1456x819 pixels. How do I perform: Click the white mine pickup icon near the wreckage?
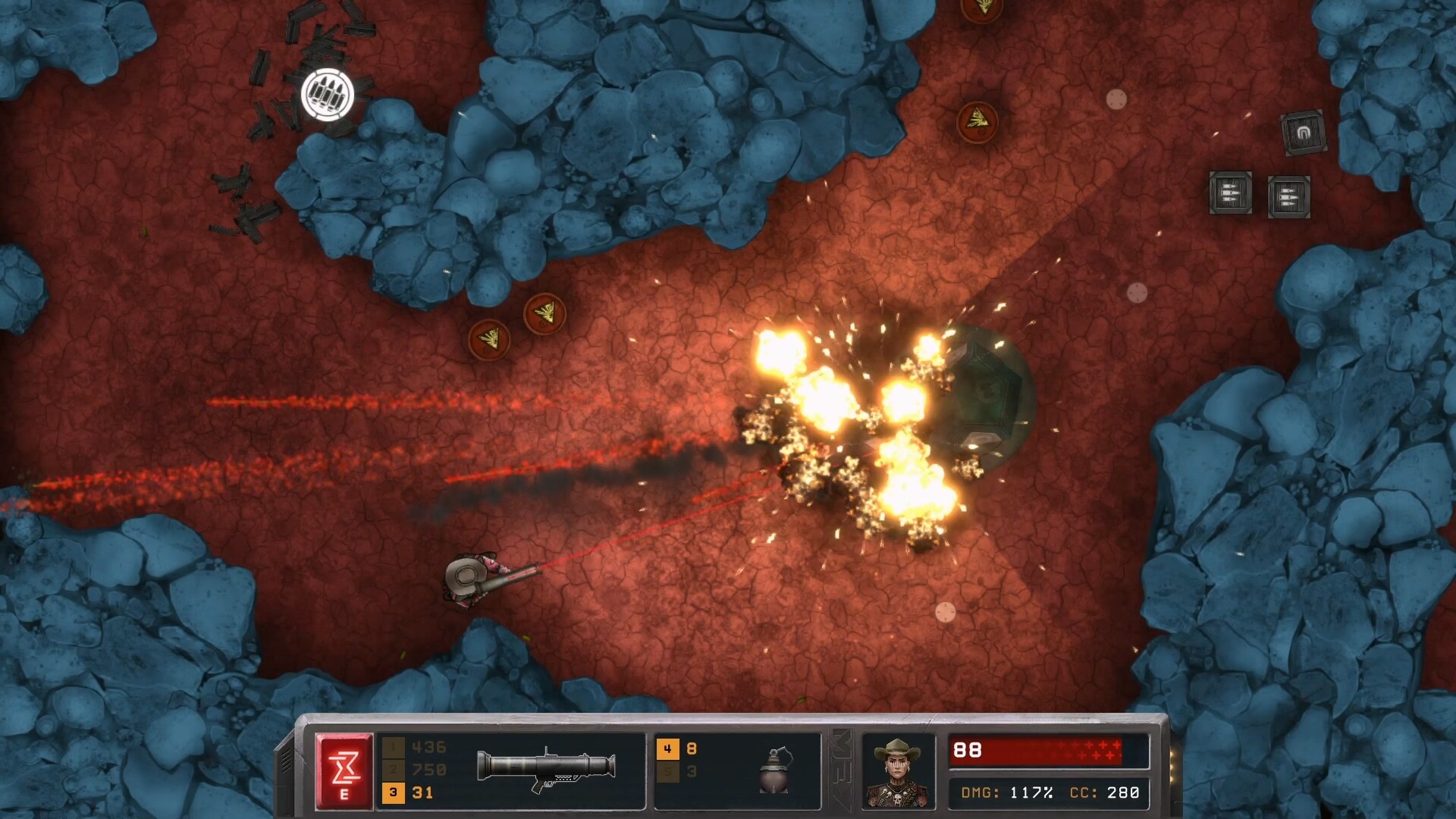328,93
